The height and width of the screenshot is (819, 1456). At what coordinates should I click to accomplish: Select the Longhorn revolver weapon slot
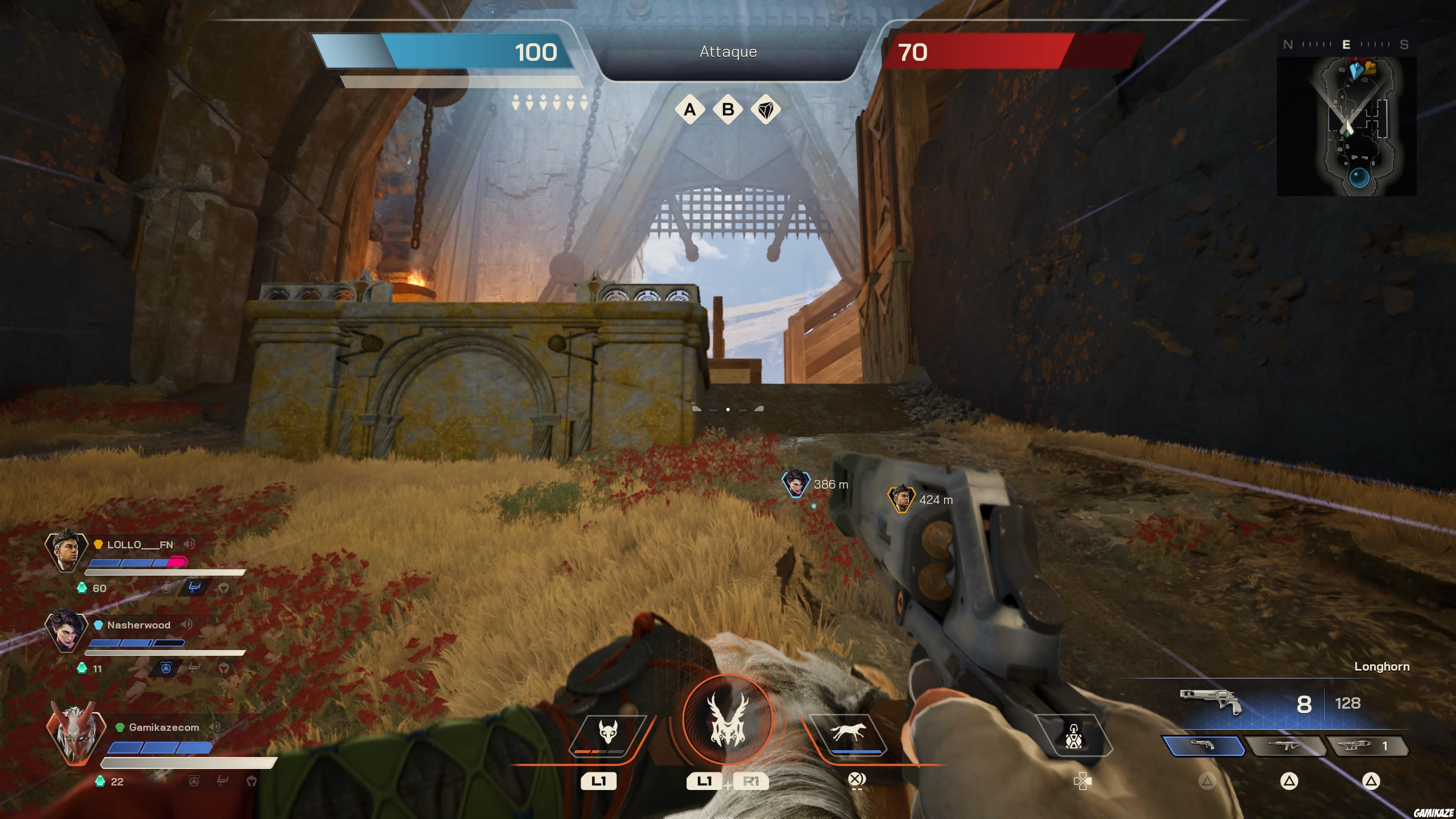click(x=1203, y=746)
